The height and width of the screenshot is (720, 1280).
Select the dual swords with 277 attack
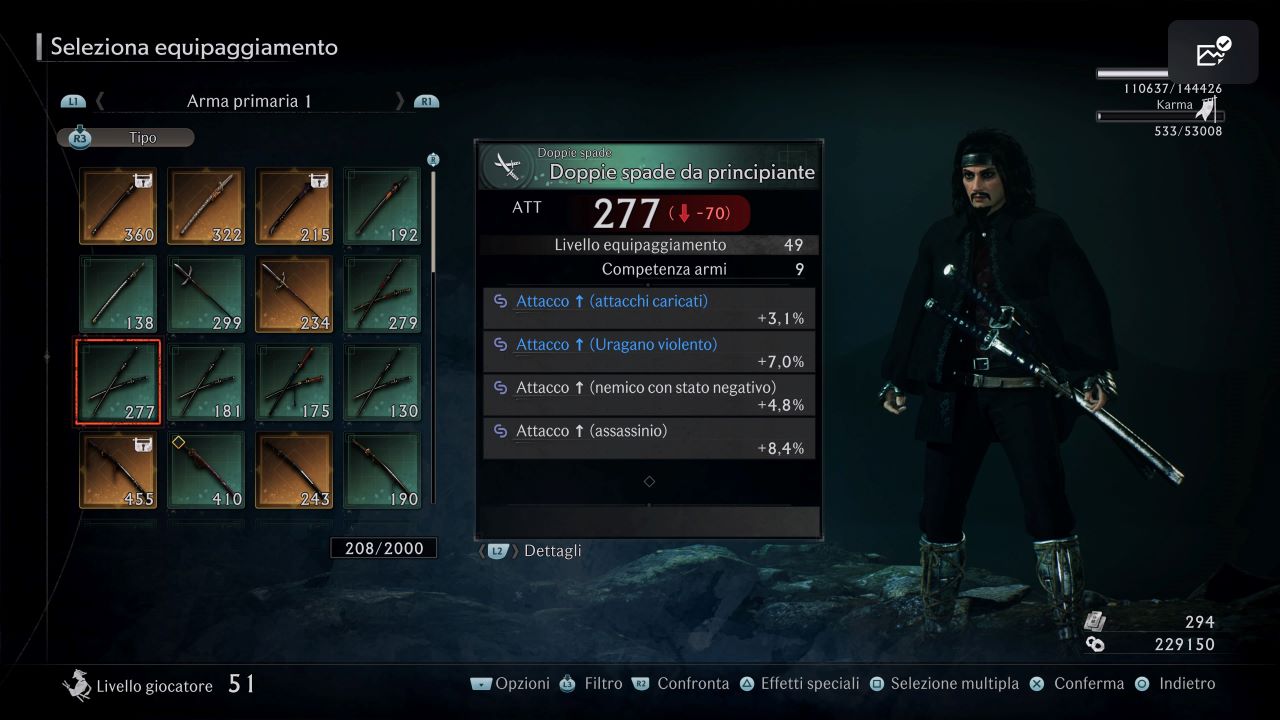[117, 381]
